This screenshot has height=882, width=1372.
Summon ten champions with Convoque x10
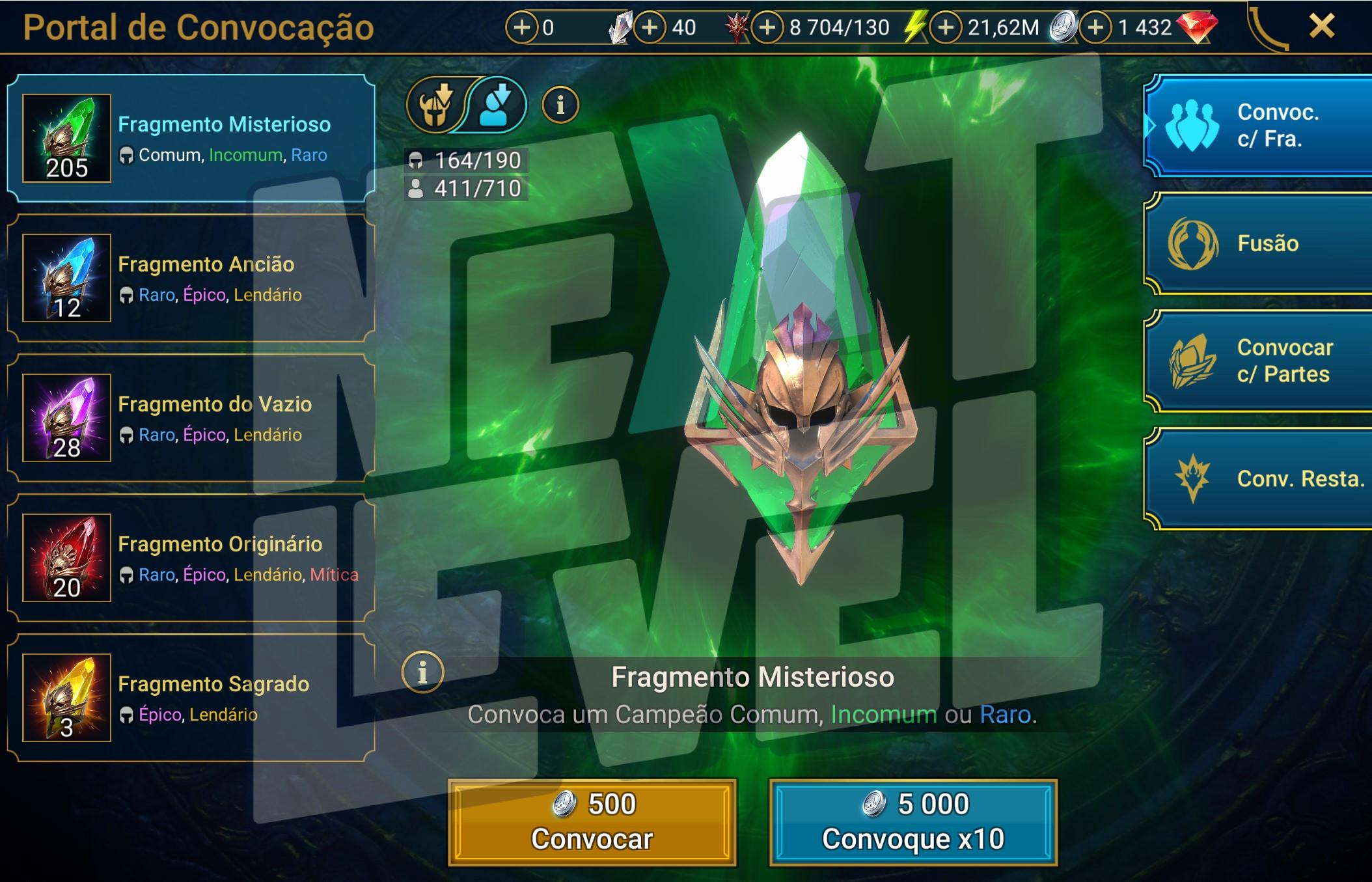coord(912,822)
